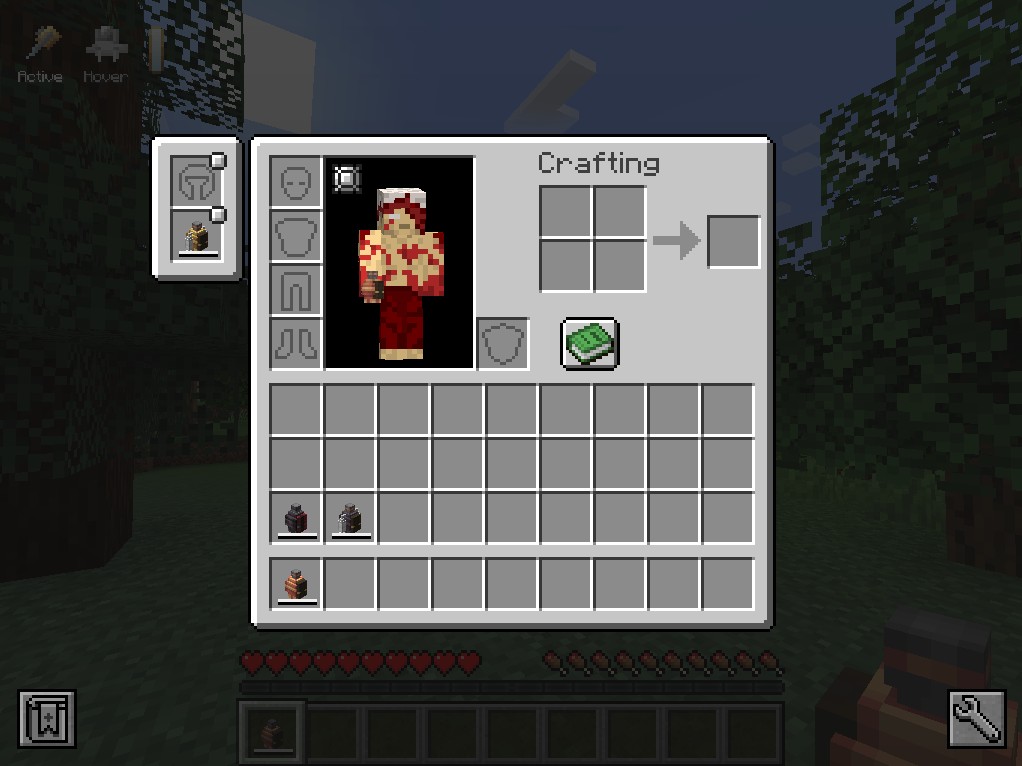
Task: Toggle visibility of the equipped jetpack accessory
Action: click(218, 215)
